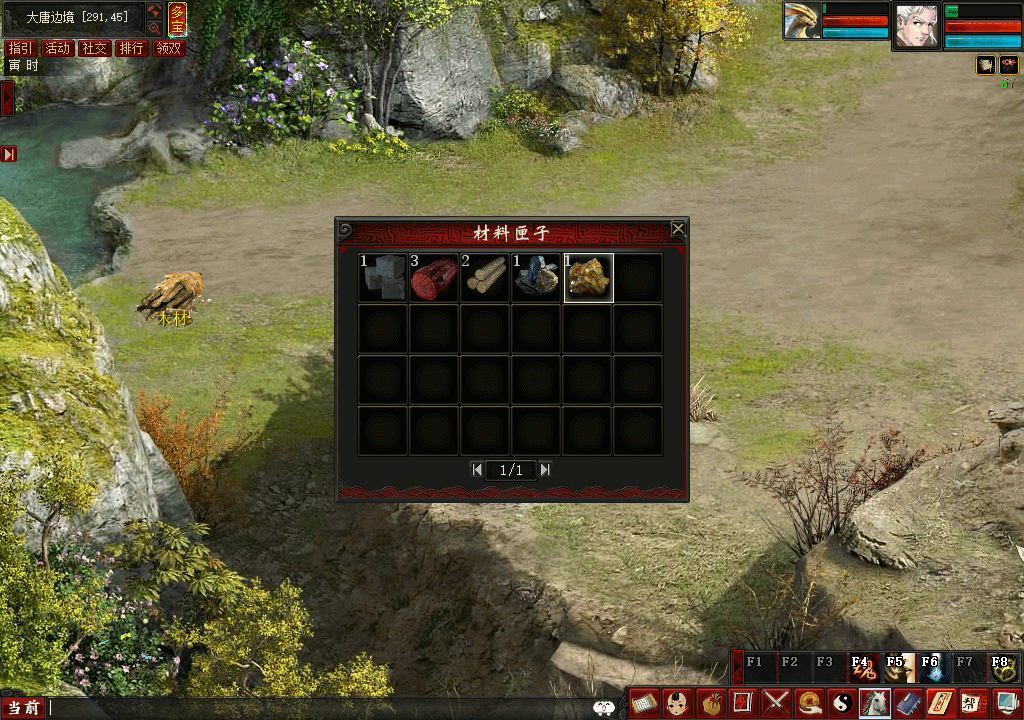The image size is (1024, 720).
Task: Open the crossed swords combat icon
Action: (777, 703)
